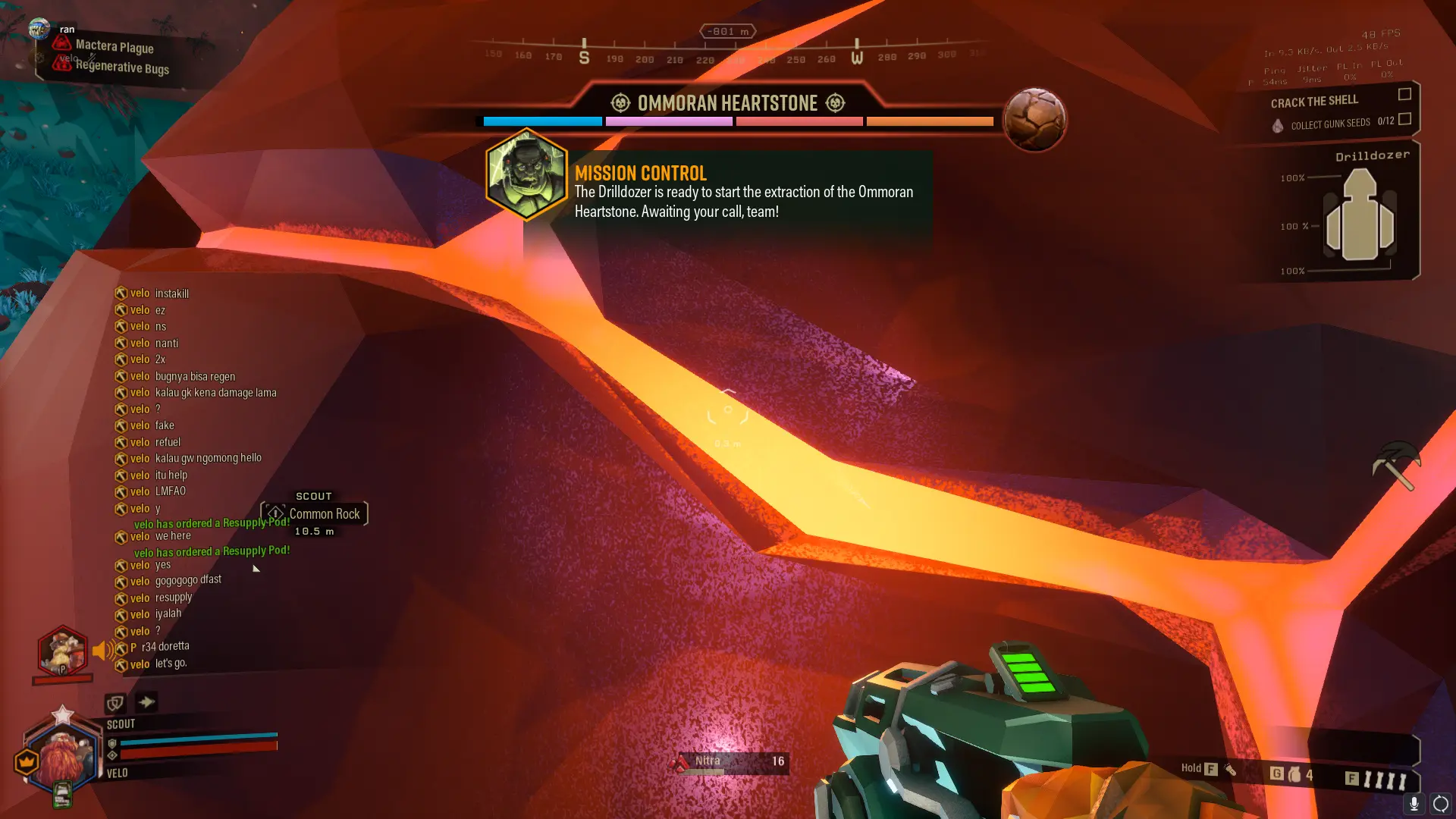The height and width of the screenshot is (819, 1456).
Task: Click the Drilldozer status diagram
Action: (1359, 216)
